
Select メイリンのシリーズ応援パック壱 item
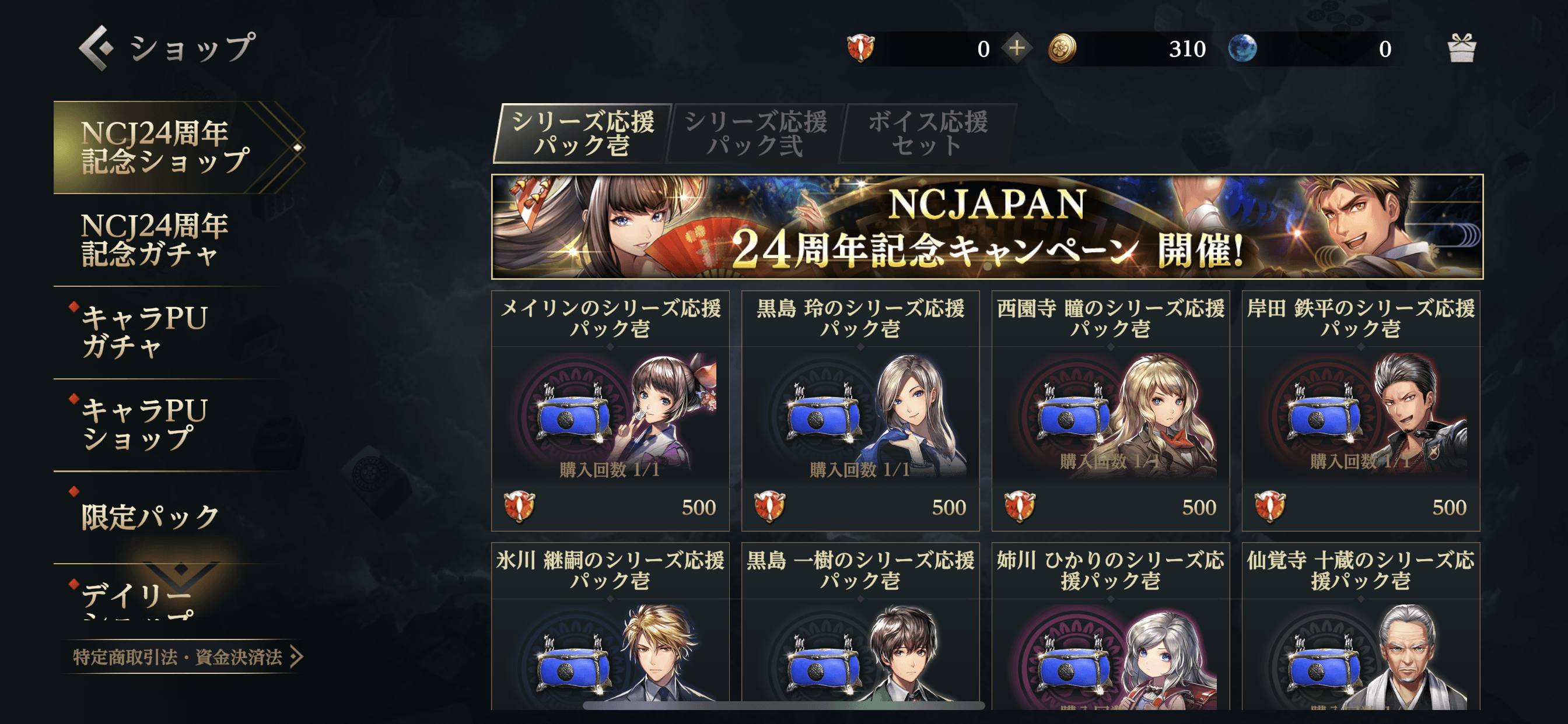click(610, 410)
